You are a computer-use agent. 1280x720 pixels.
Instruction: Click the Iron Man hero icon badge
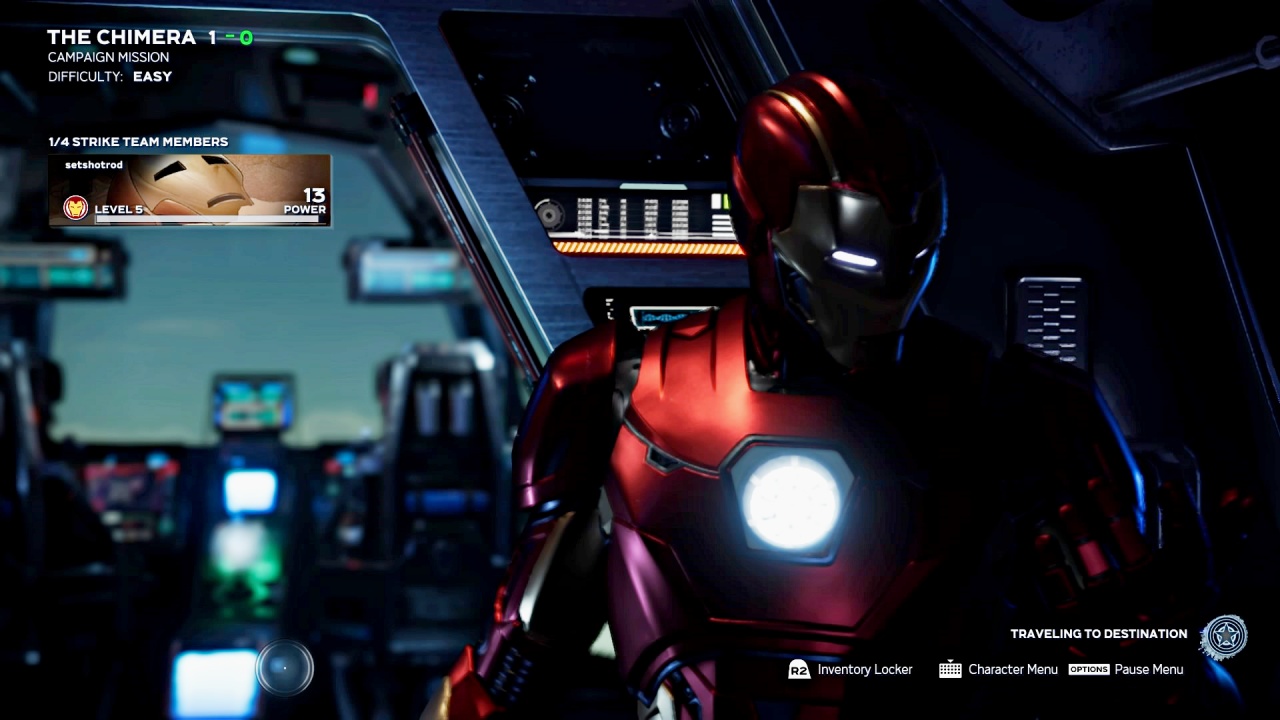75,208
